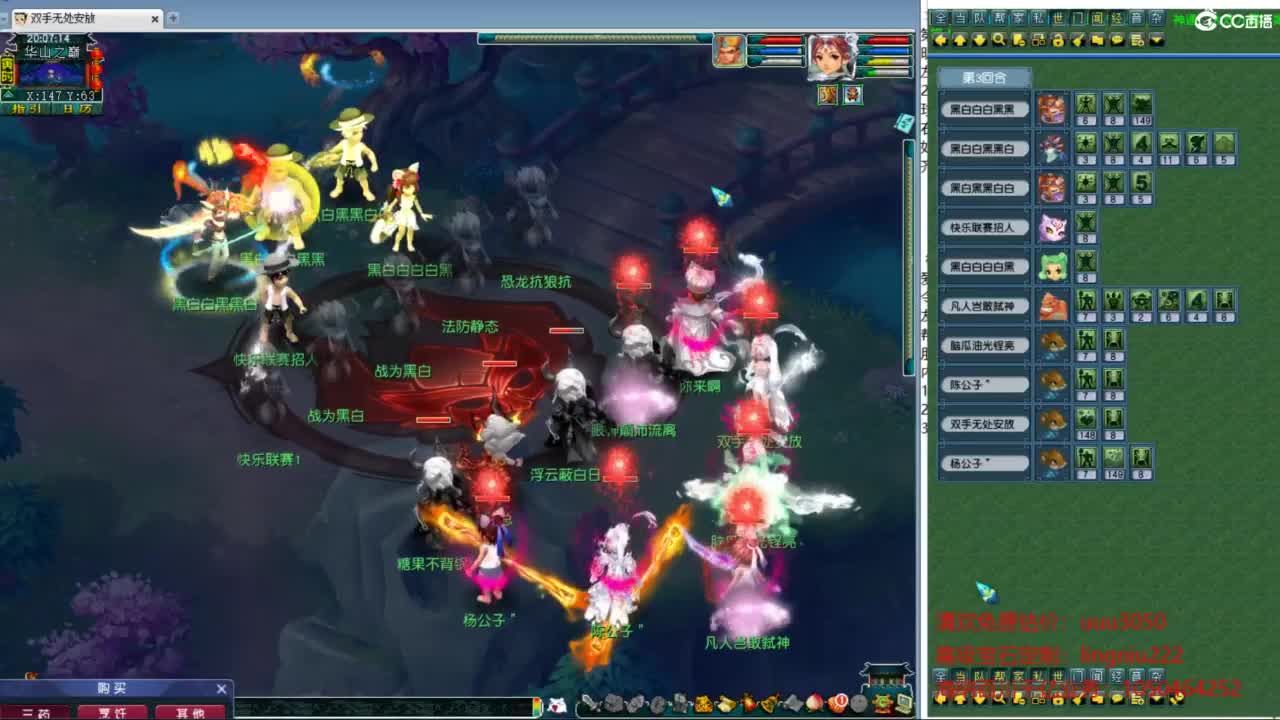The height and width of the screenshot is (720, 1280).
Task: Select the 双手无处安放 window title tab
Action: tap(62, 17)
